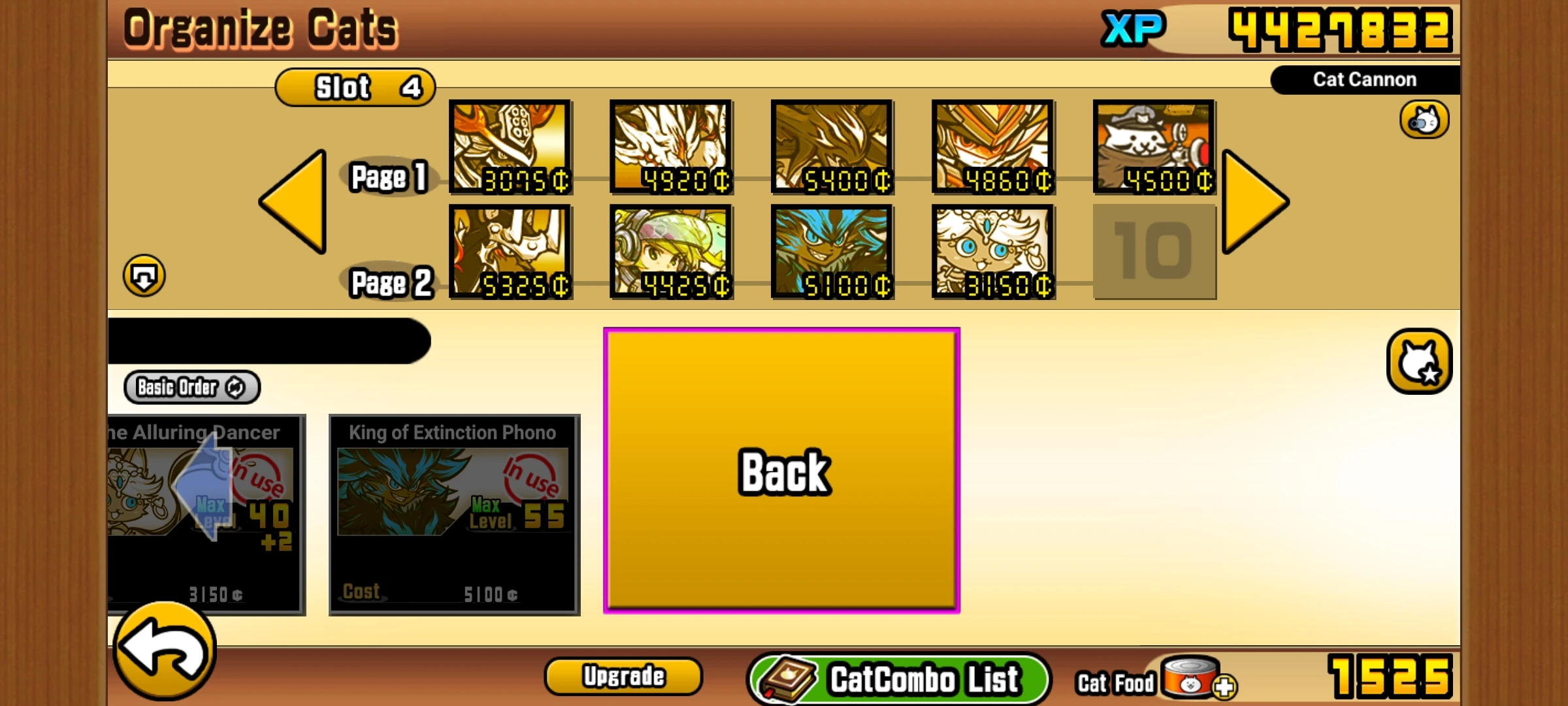Click the left arrow for the previous page
The height and width of the screenshot is (706, 1568).
tap(297, 199)
